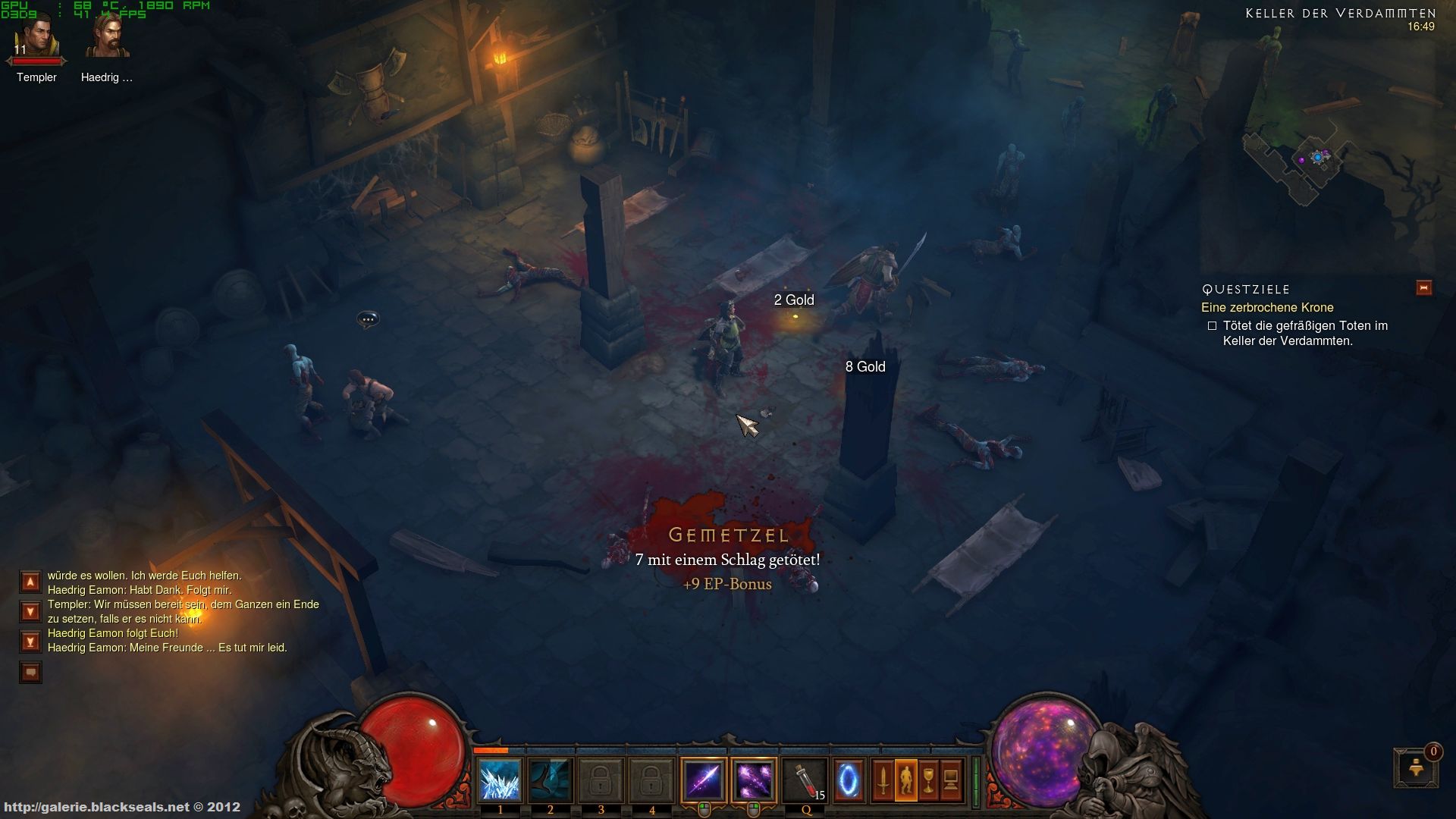This screenshot has height=819, width=1456.
Task: Use the dark teal skill in slot 2
Action: tap(551, 780)
